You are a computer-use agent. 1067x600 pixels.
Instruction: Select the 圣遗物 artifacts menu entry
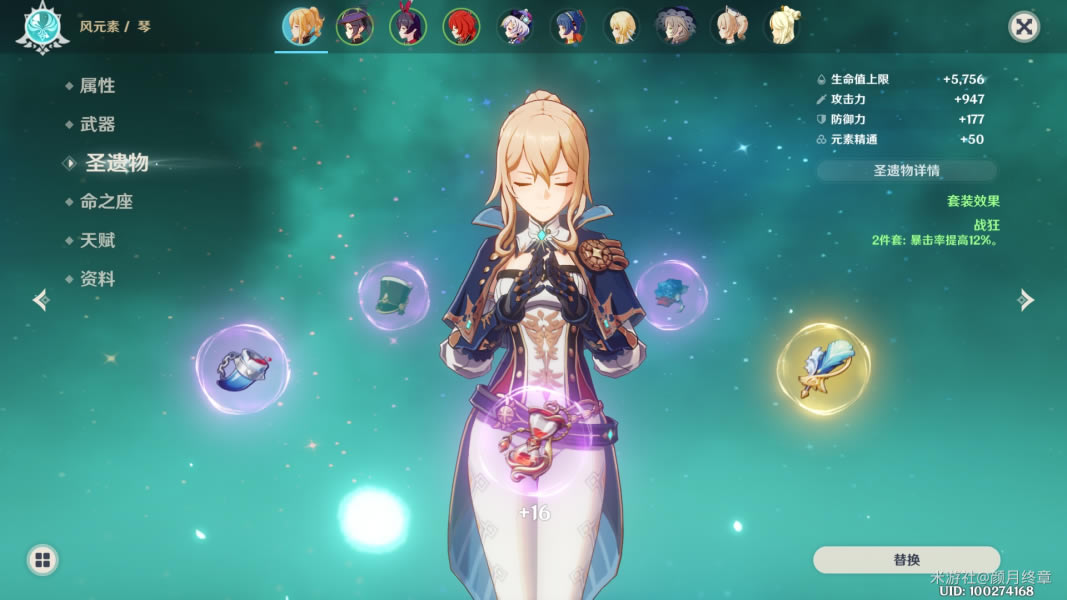pos(116,163)
